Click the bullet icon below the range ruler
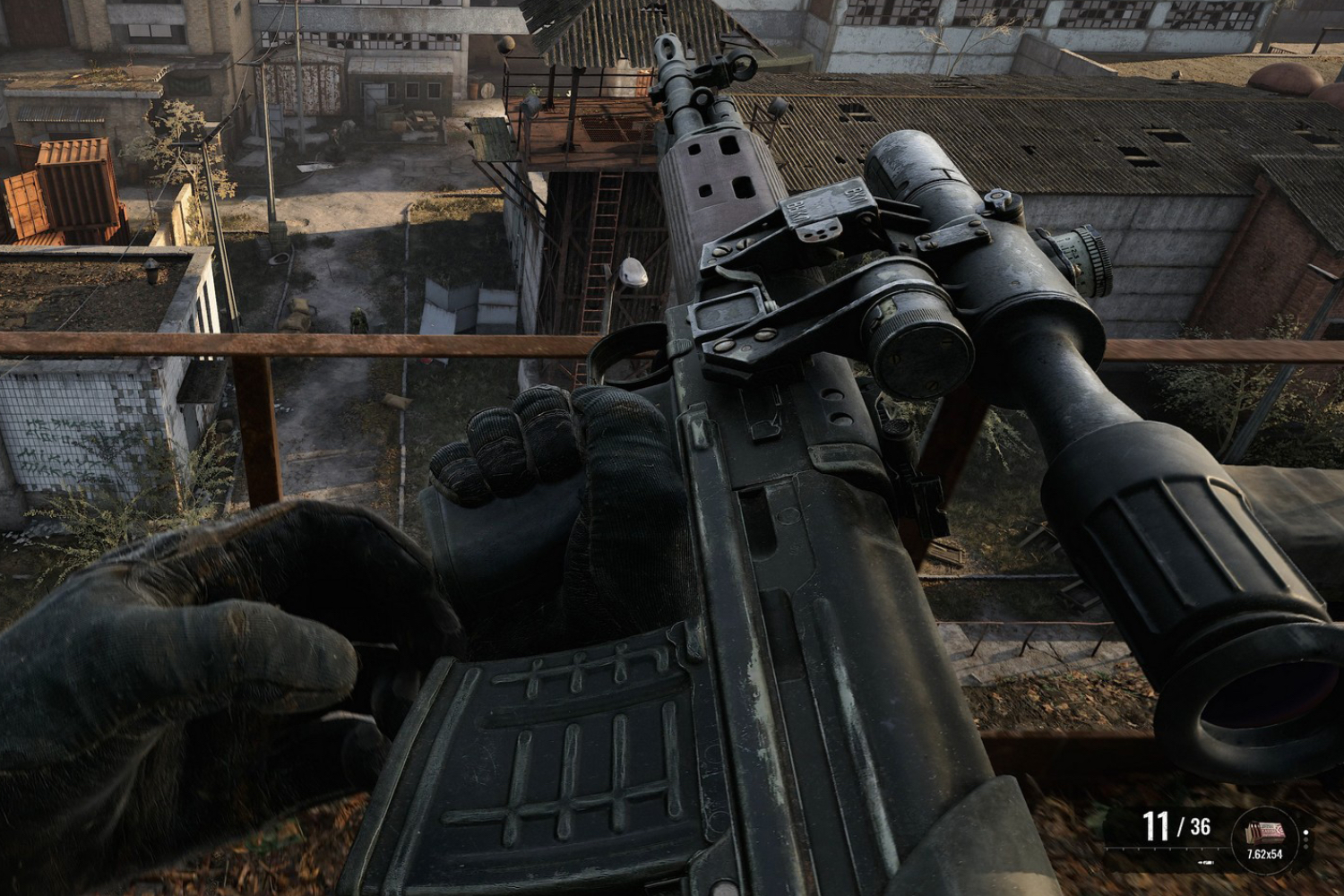Viewport: 1344px width, 896px height. (1206, 862)
